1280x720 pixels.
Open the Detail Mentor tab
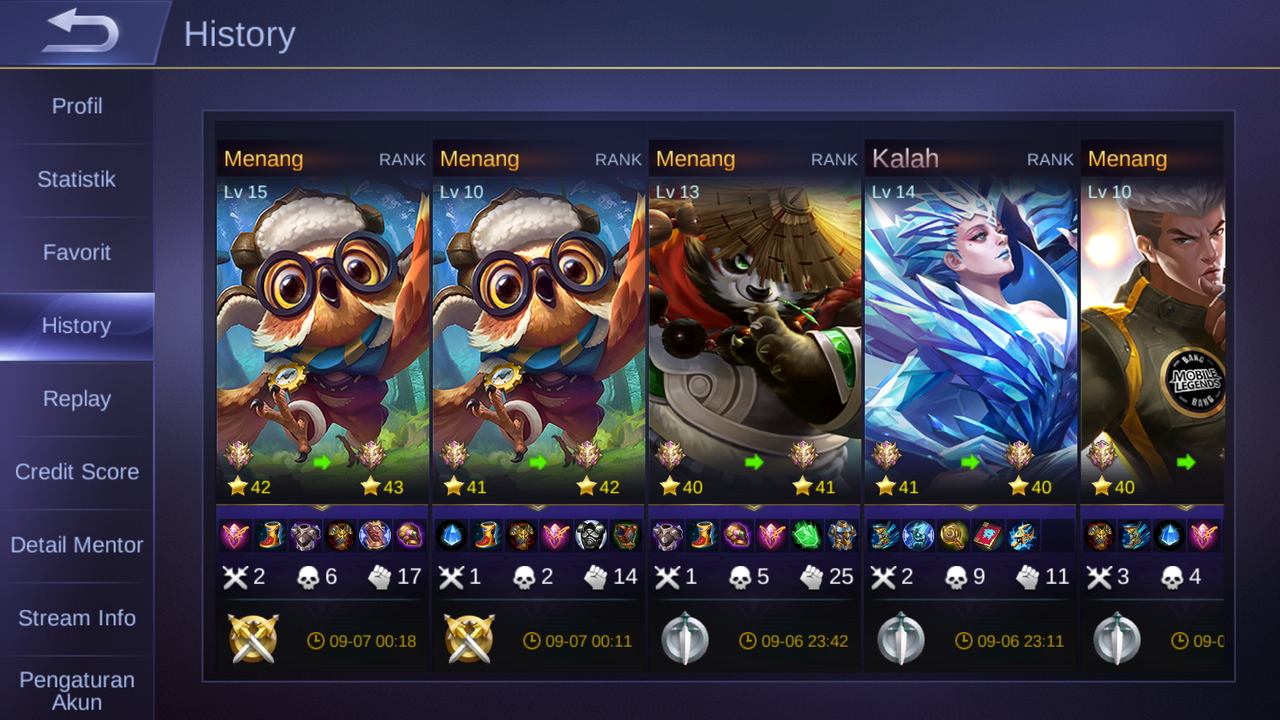pos(77,545)
